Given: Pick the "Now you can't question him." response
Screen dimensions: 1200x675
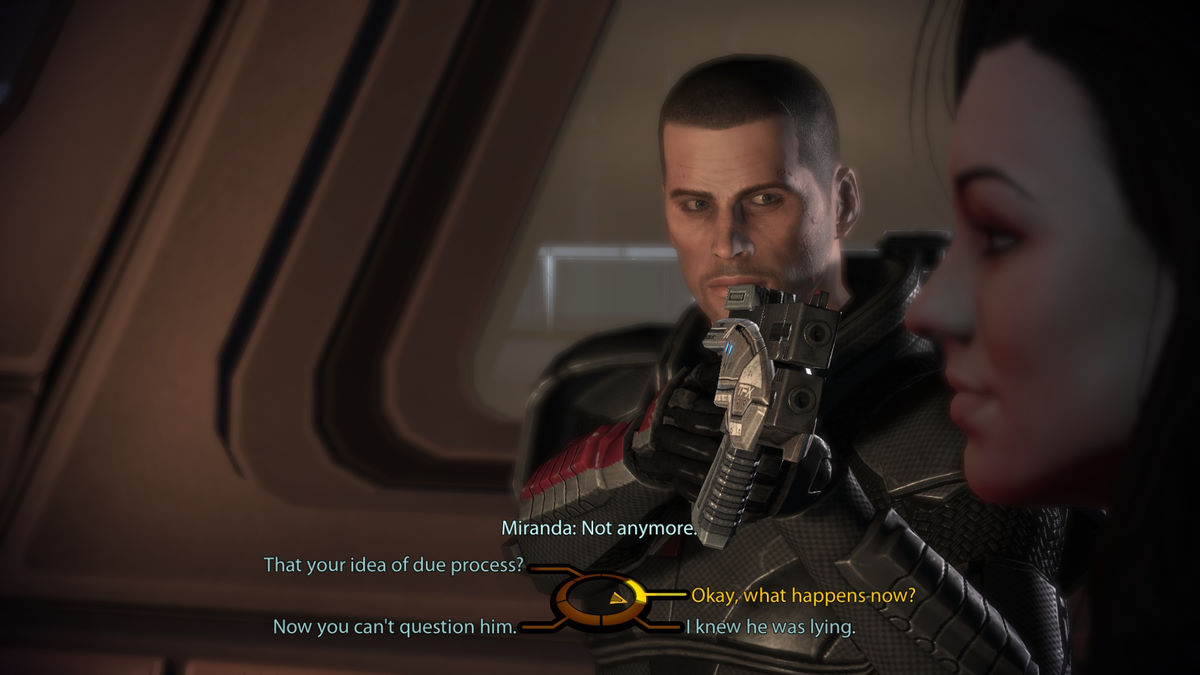Looking at the screenshot, I should [x=394, y=627].
